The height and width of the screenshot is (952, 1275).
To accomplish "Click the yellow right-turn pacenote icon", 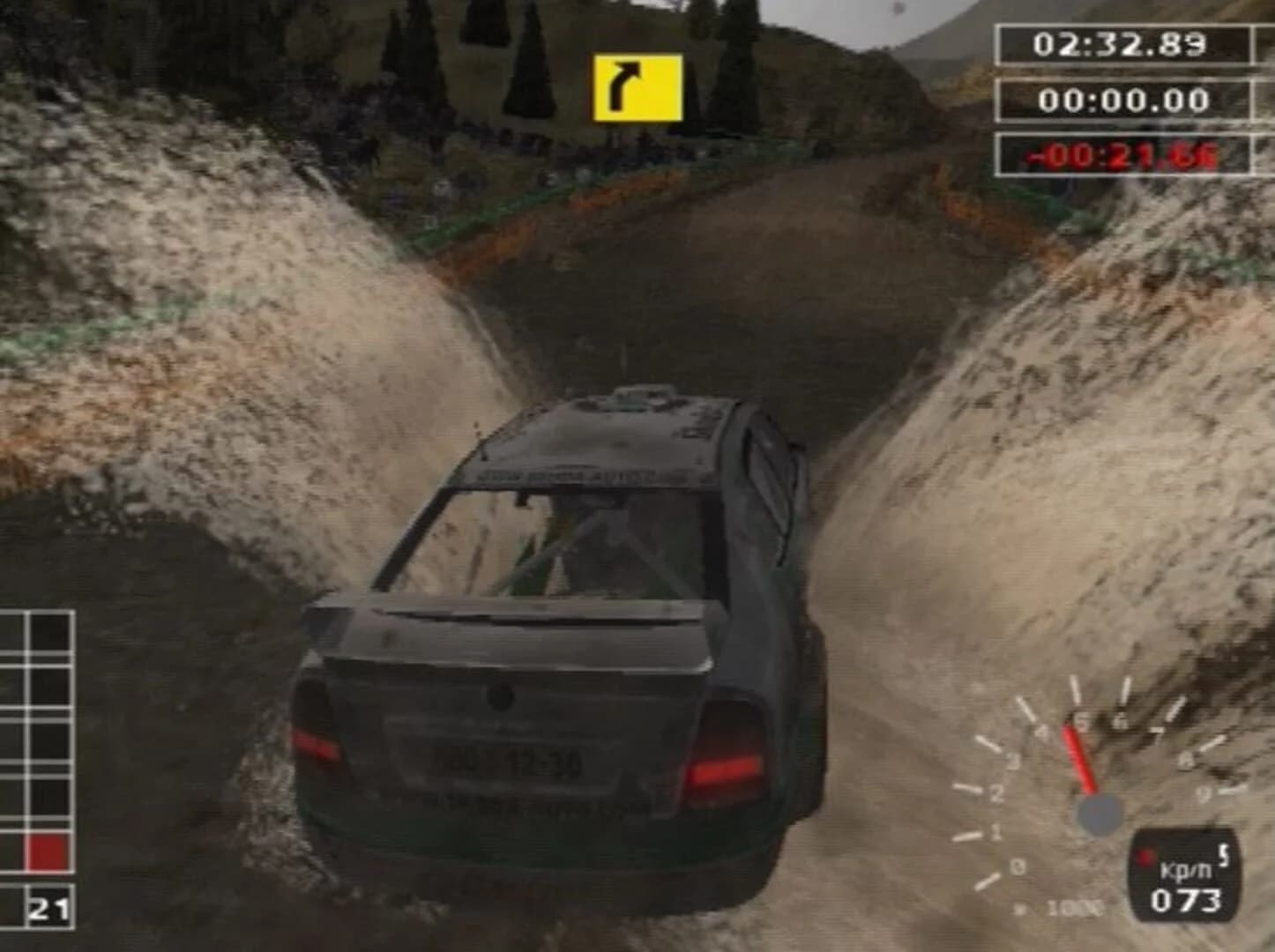I will (637, 84).
